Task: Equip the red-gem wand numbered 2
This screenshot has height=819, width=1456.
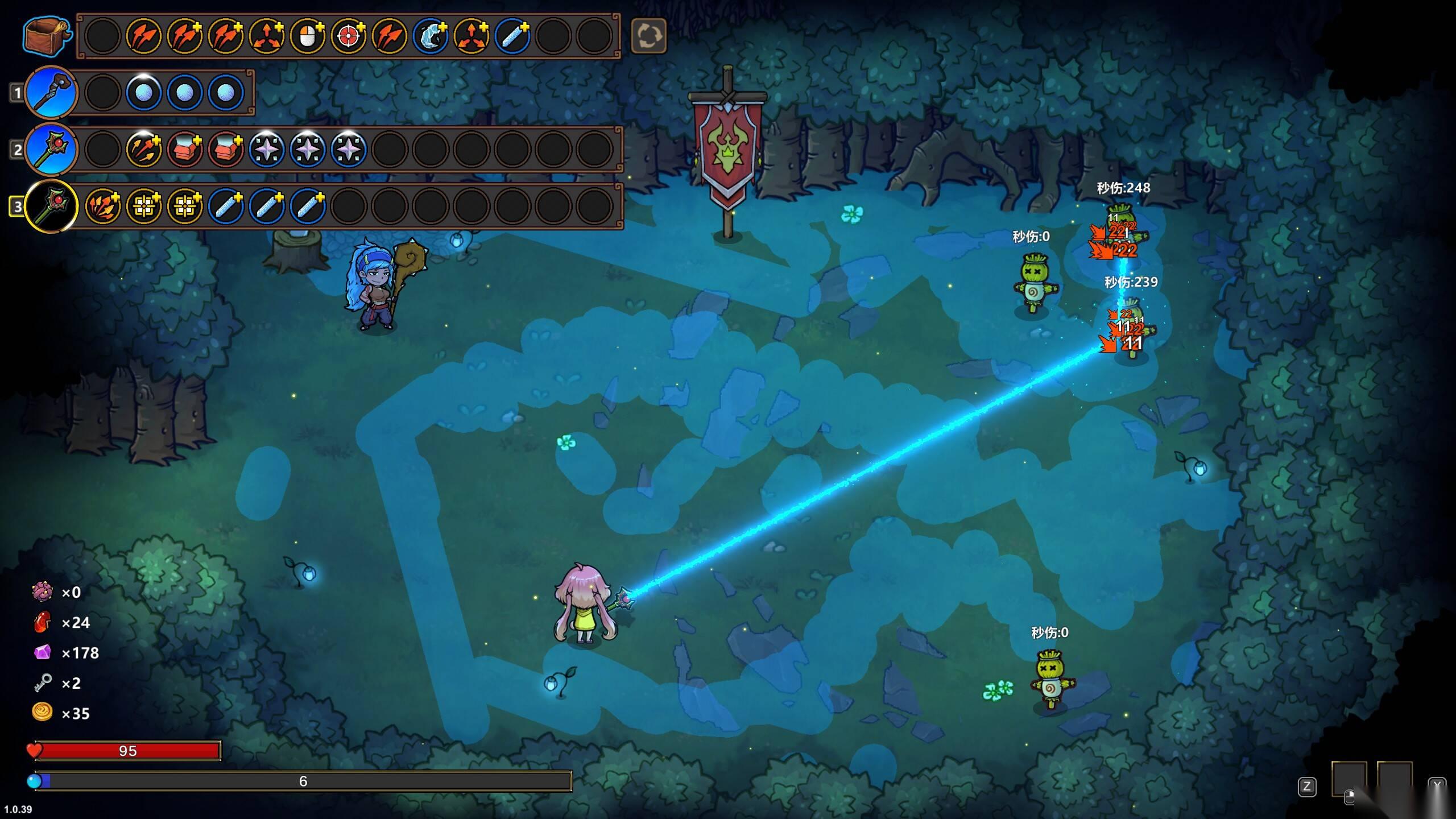Action: [51, 149]
